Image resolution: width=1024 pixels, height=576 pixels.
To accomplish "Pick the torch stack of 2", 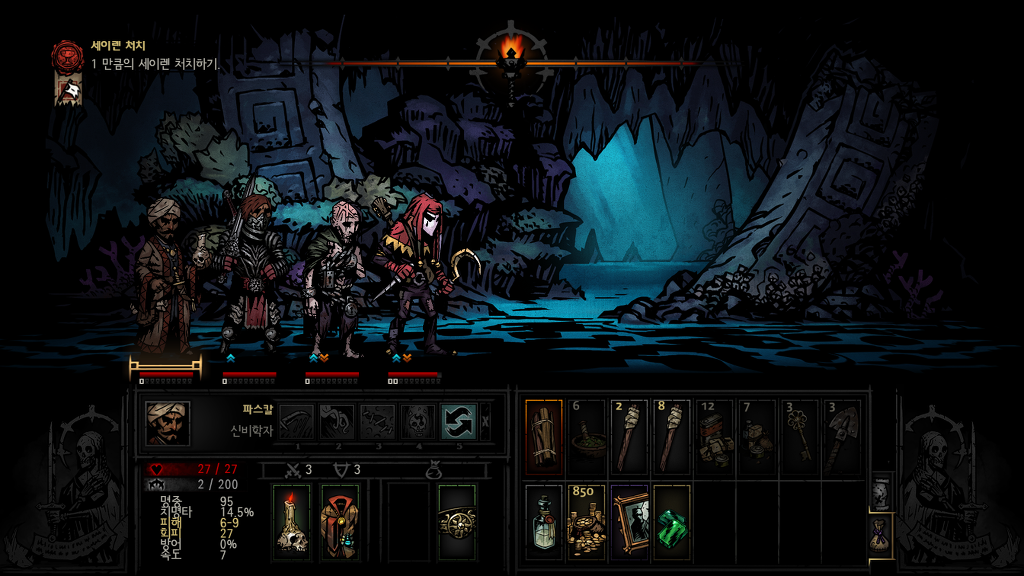I will (x=629, y=436).
